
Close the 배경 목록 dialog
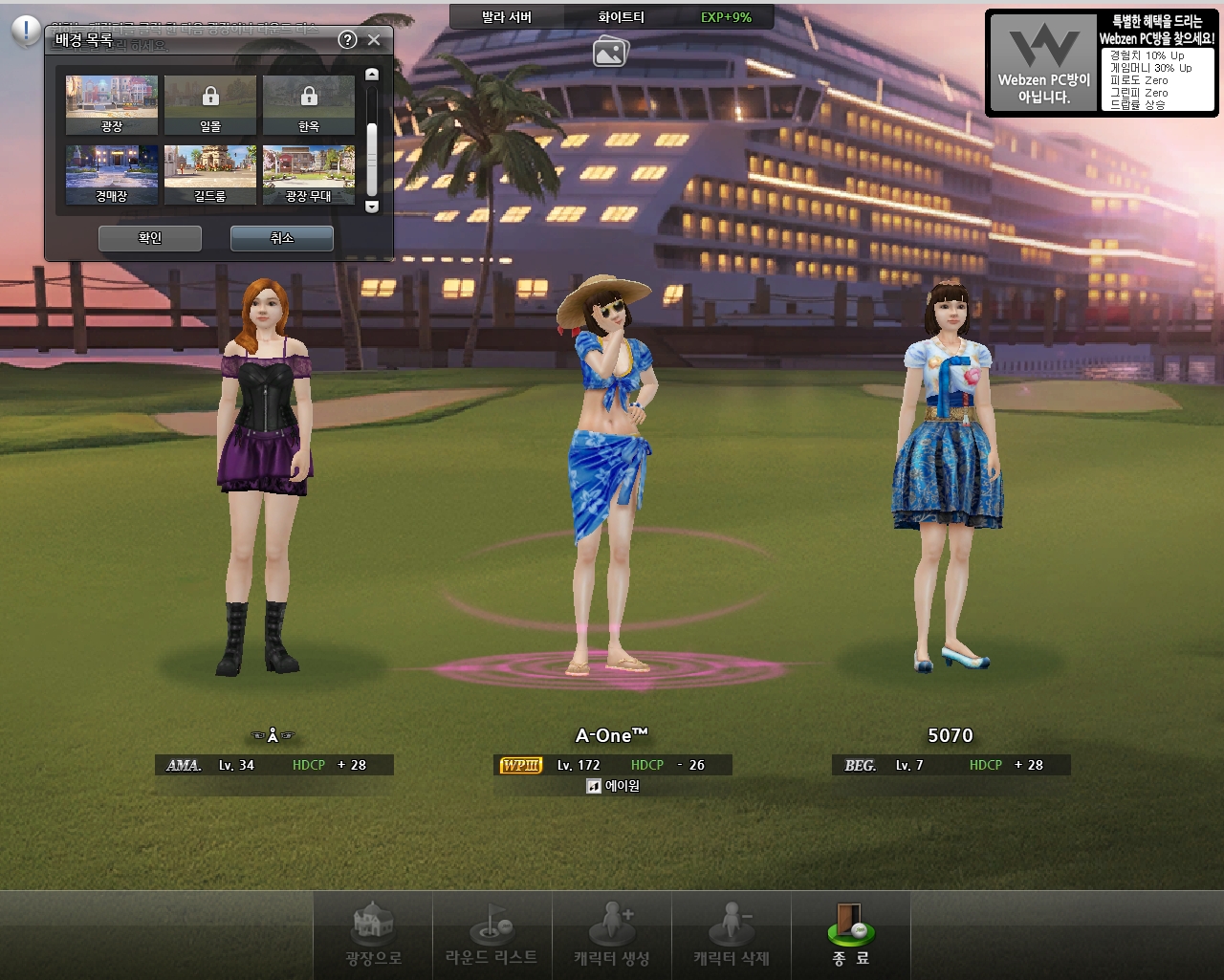(x=374, y=39)
